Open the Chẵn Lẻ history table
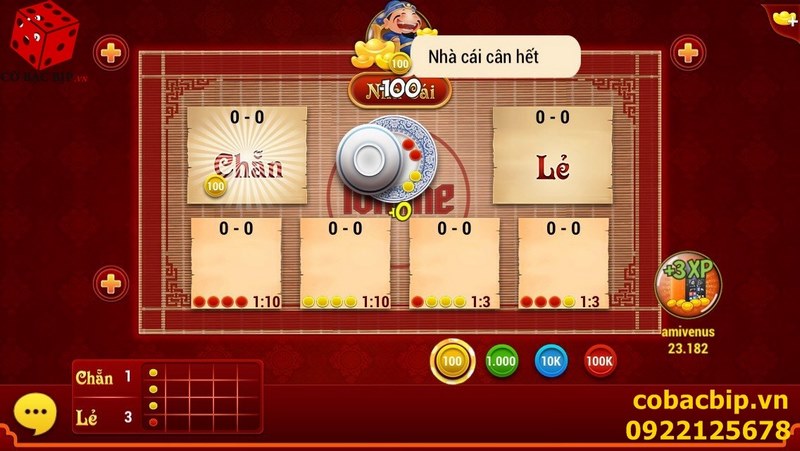 point(167,397)
